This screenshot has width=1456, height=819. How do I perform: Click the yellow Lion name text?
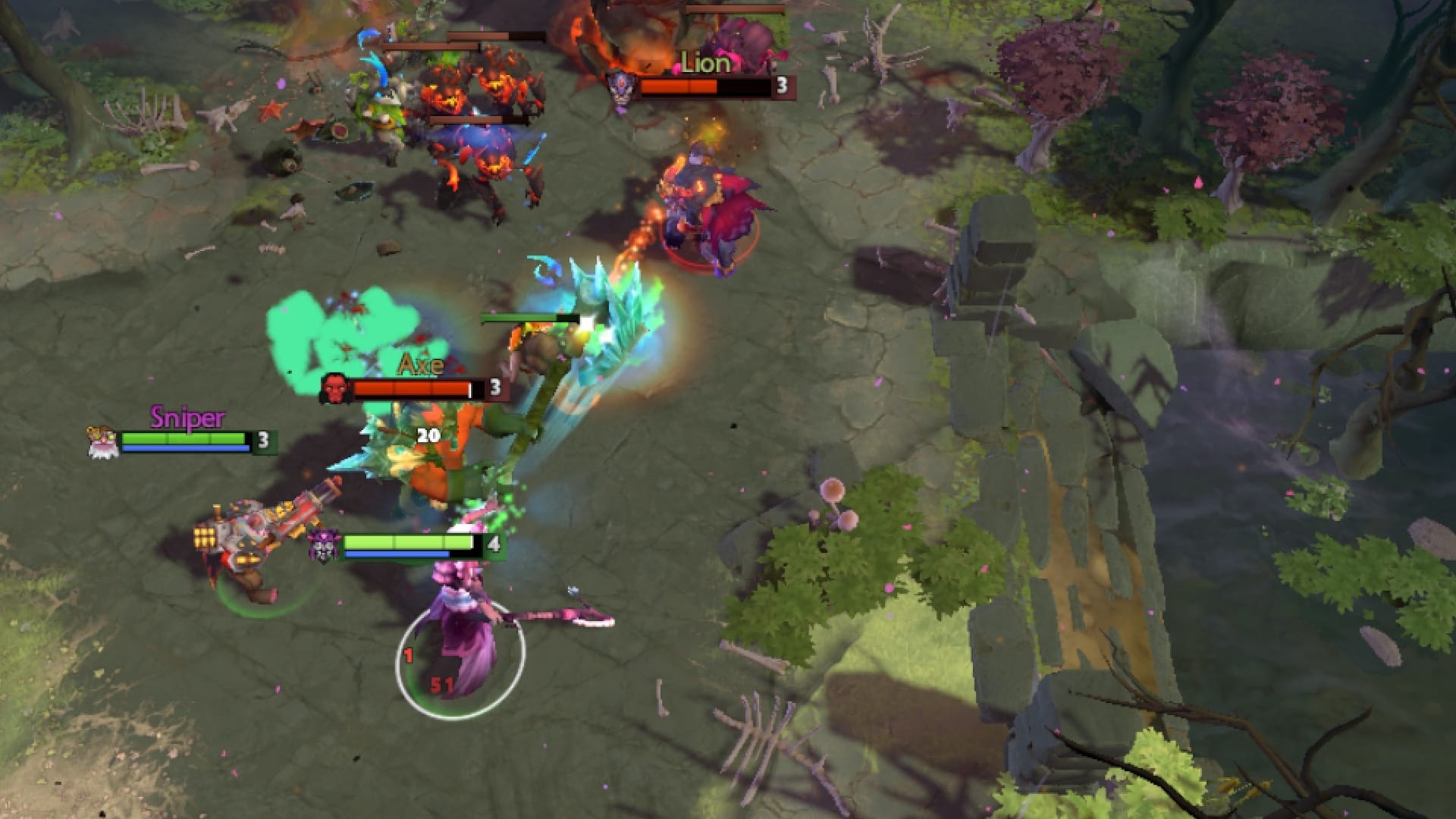[x=707, y=64]
